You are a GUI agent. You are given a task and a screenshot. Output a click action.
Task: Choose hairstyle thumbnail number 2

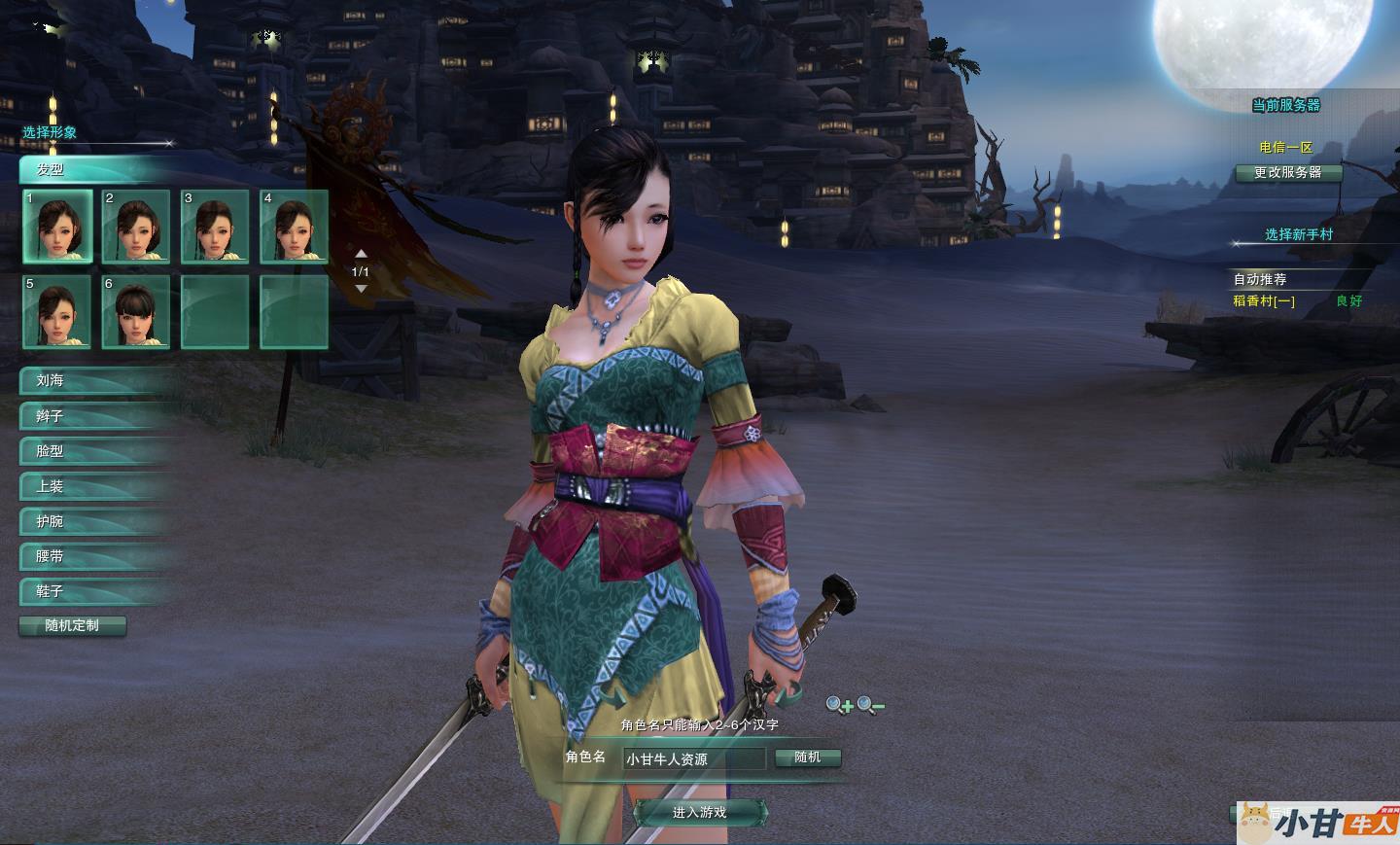pos(136,227)
